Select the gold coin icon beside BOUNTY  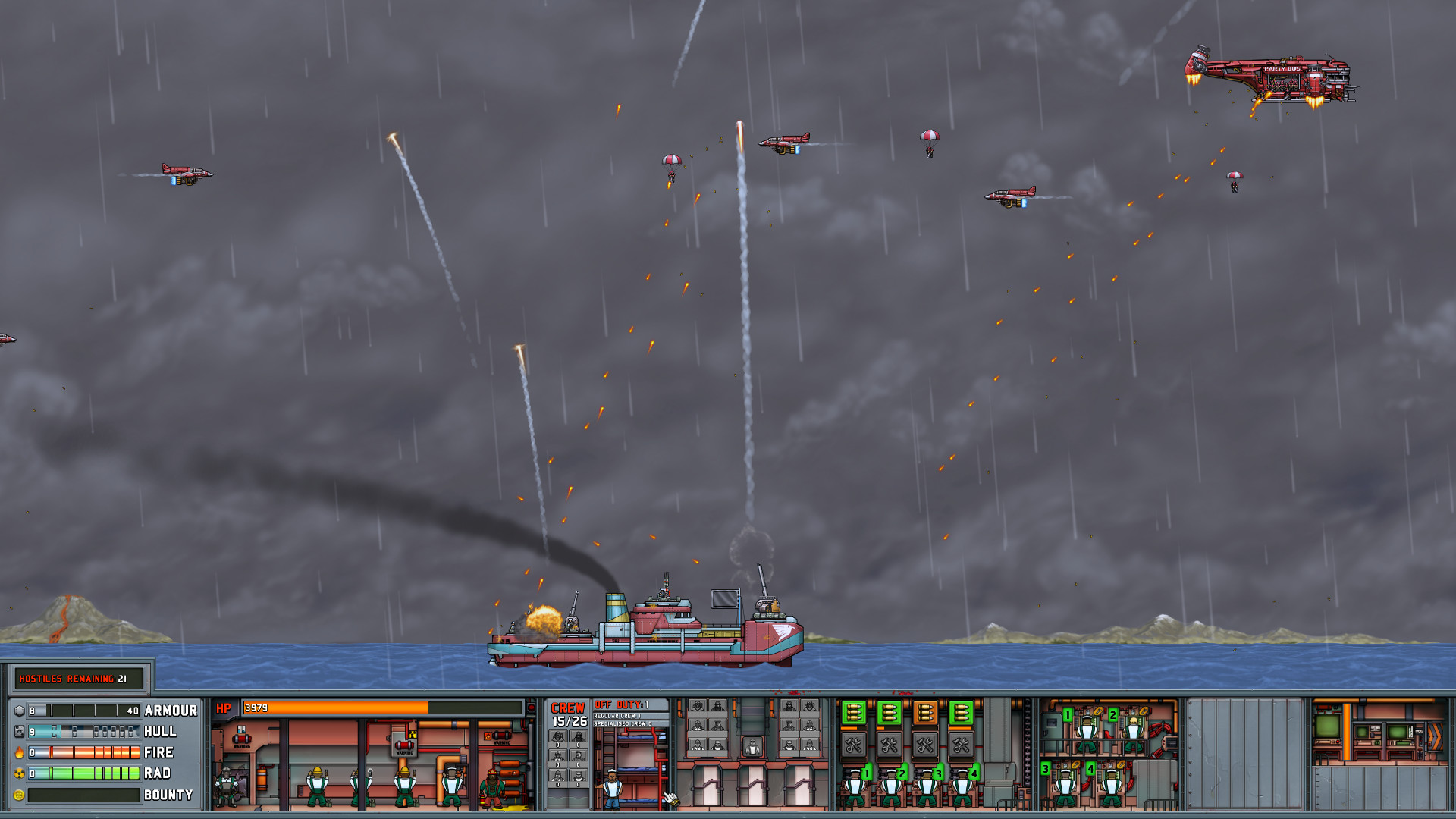pyautogui.click(x=18, y=795)
